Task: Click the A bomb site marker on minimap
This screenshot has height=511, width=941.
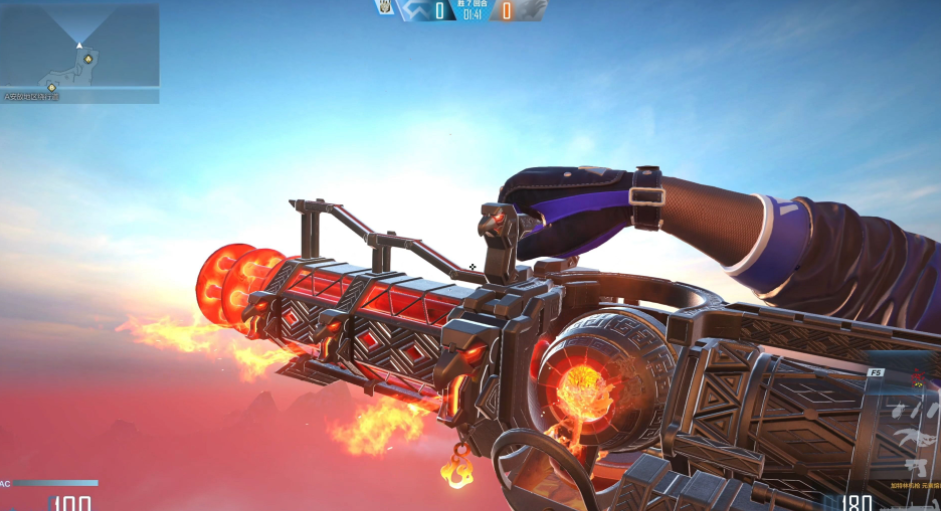Action: pos(88,59)
